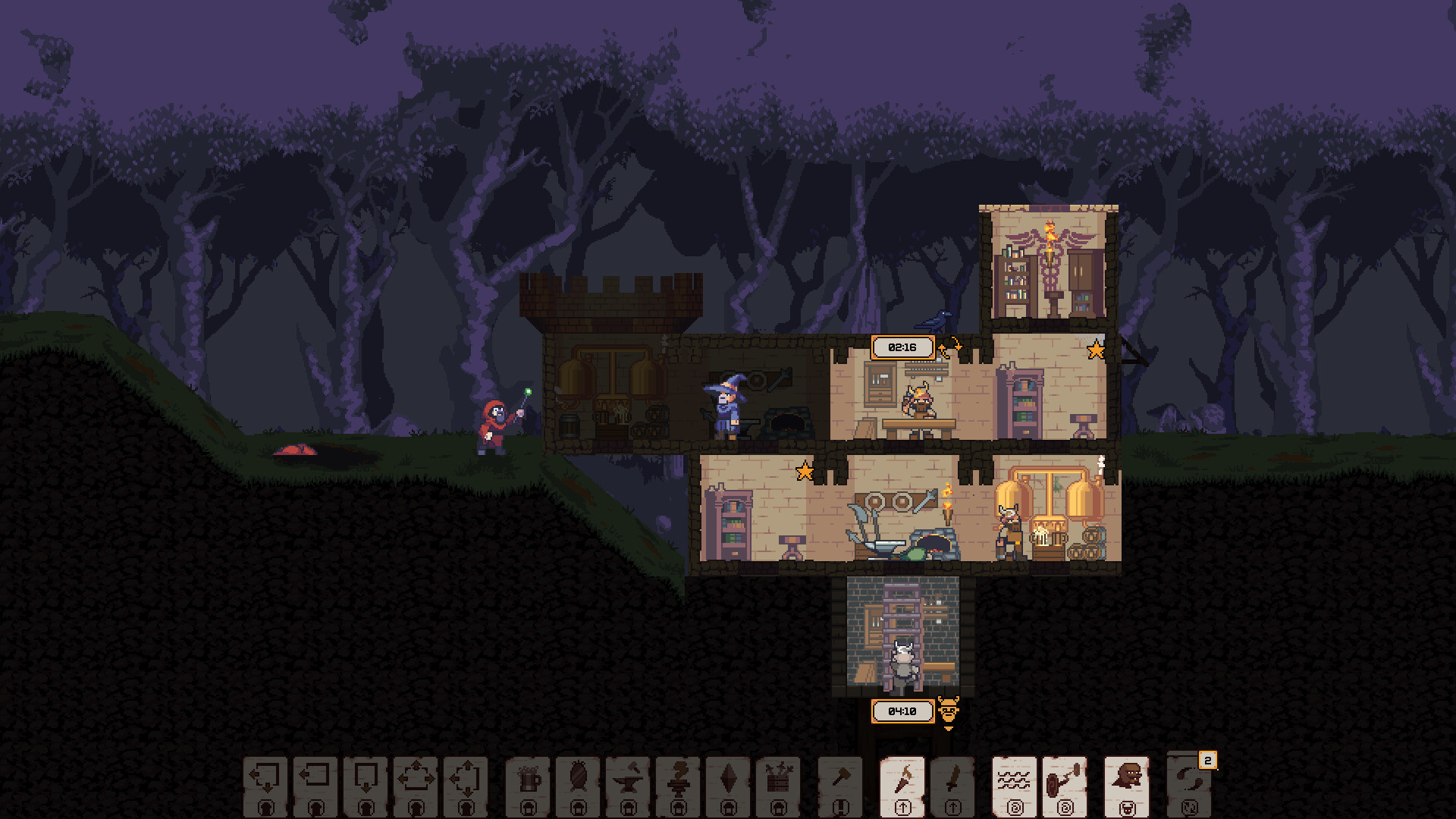Collect the star beside the bookshelf room
This screenshot has height=819, width=1456.
coord(1094,350)
